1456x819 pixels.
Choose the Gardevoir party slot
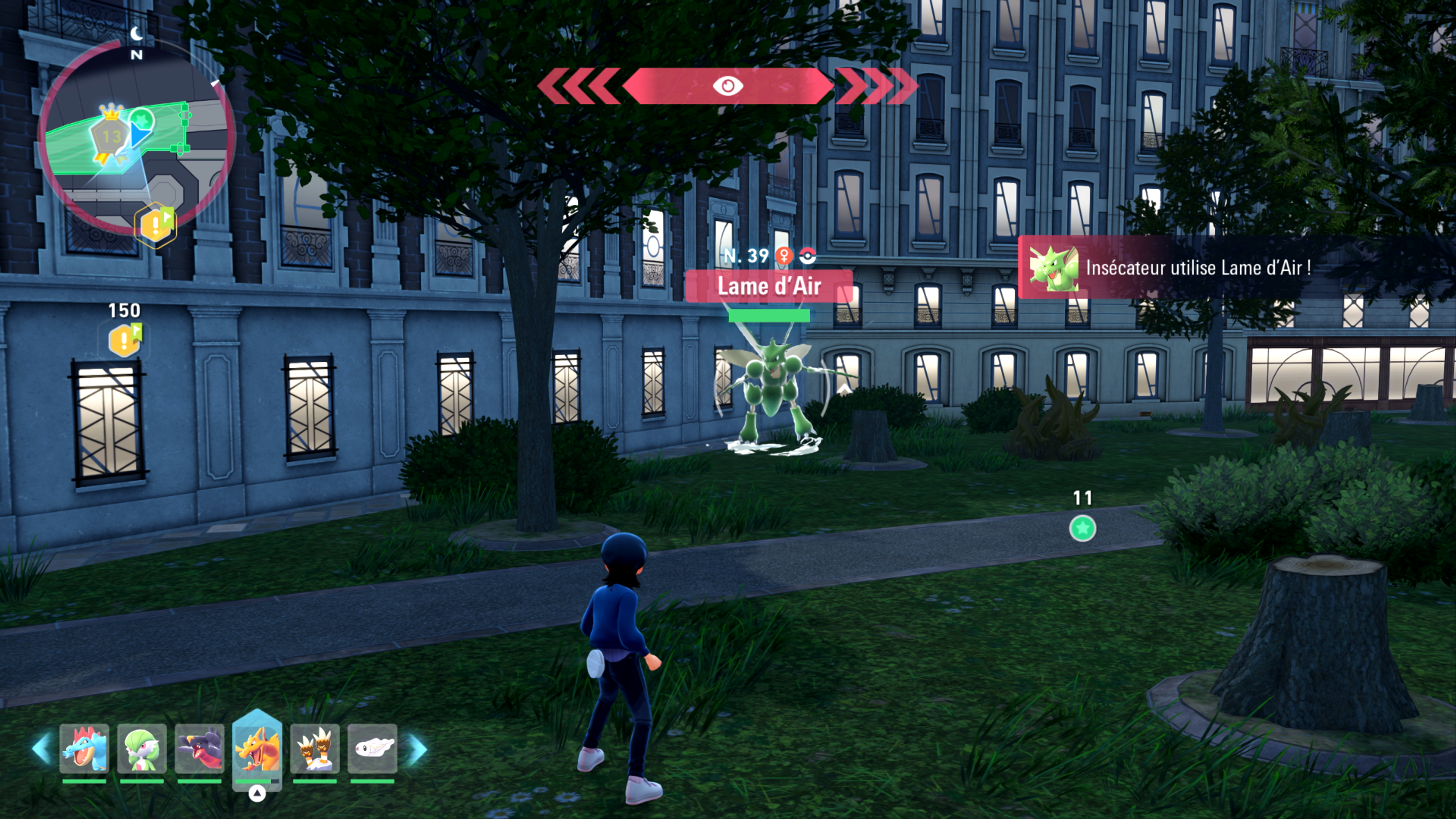[x=142, y=748]
